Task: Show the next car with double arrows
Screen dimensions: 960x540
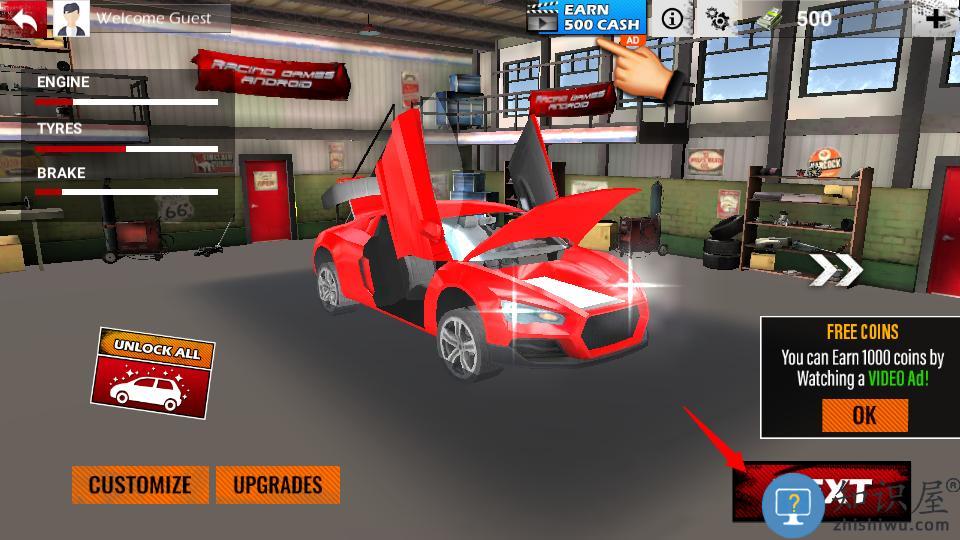Action: point(836,270)
